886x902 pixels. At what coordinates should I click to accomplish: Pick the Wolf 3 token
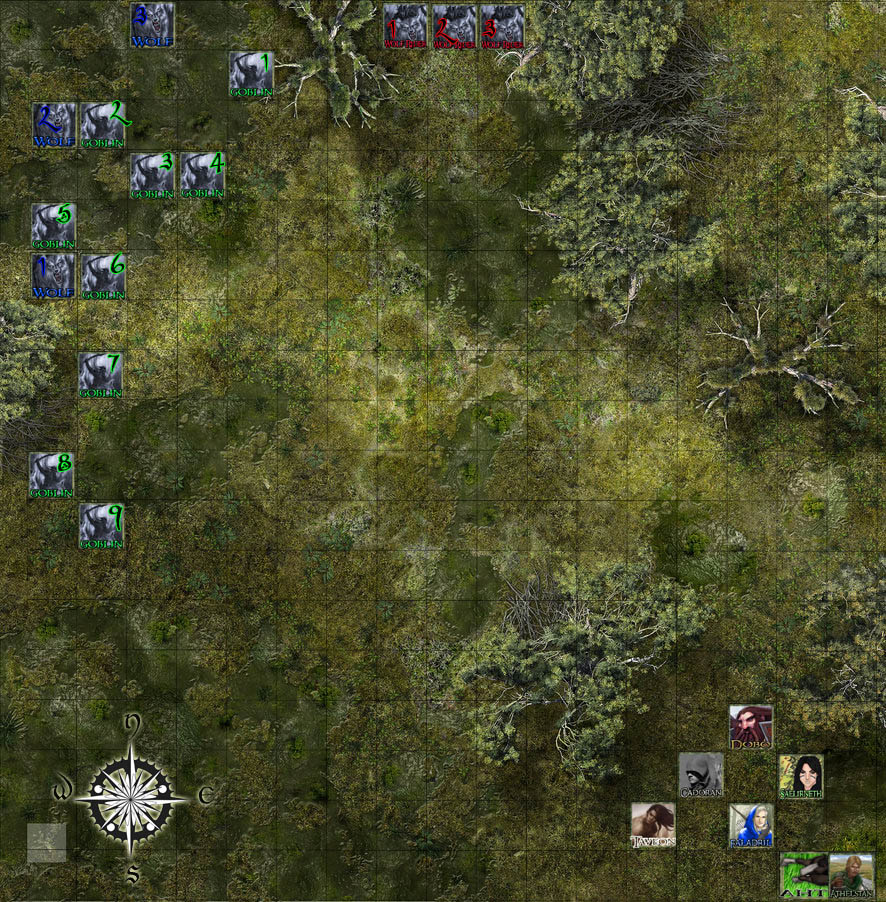click(152, 25)
